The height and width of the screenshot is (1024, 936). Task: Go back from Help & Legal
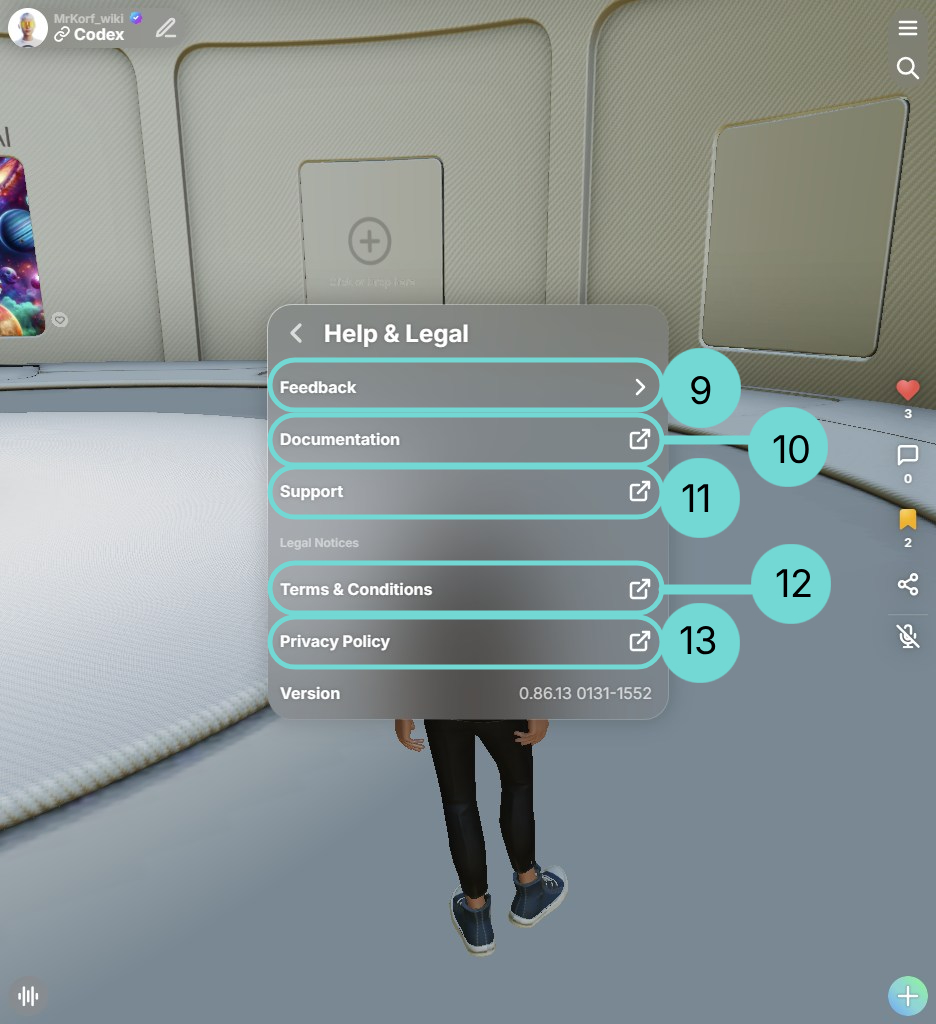pyautogui.click(x=296, y=333)
